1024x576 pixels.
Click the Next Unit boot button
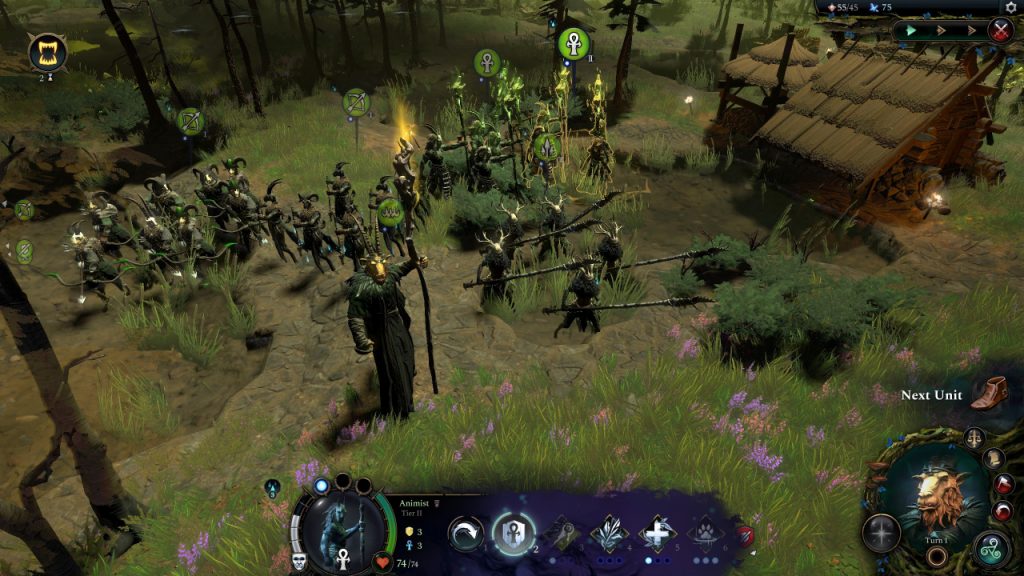(989, 392)
